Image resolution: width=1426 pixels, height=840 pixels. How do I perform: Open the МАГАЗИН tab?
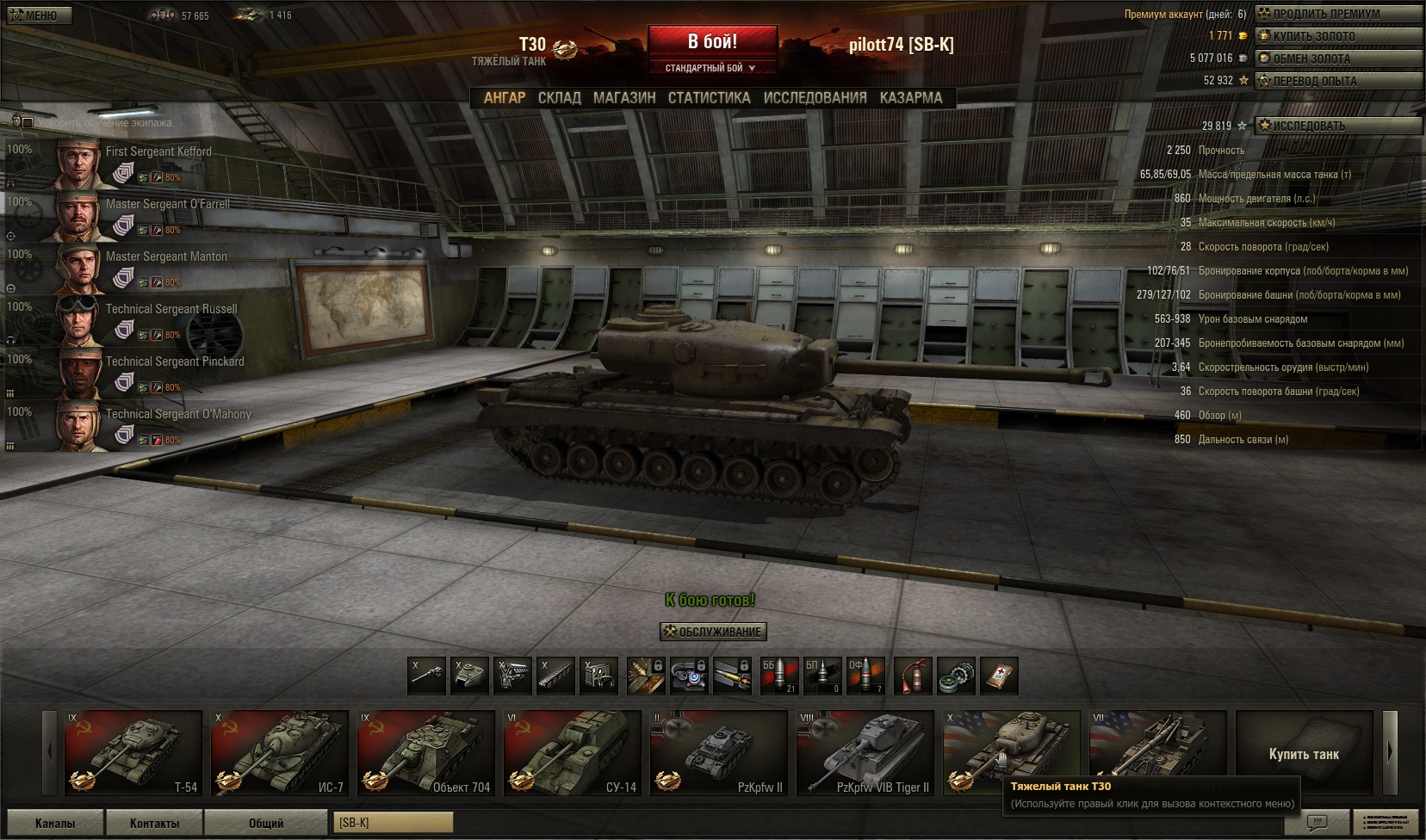coord(624,98)
